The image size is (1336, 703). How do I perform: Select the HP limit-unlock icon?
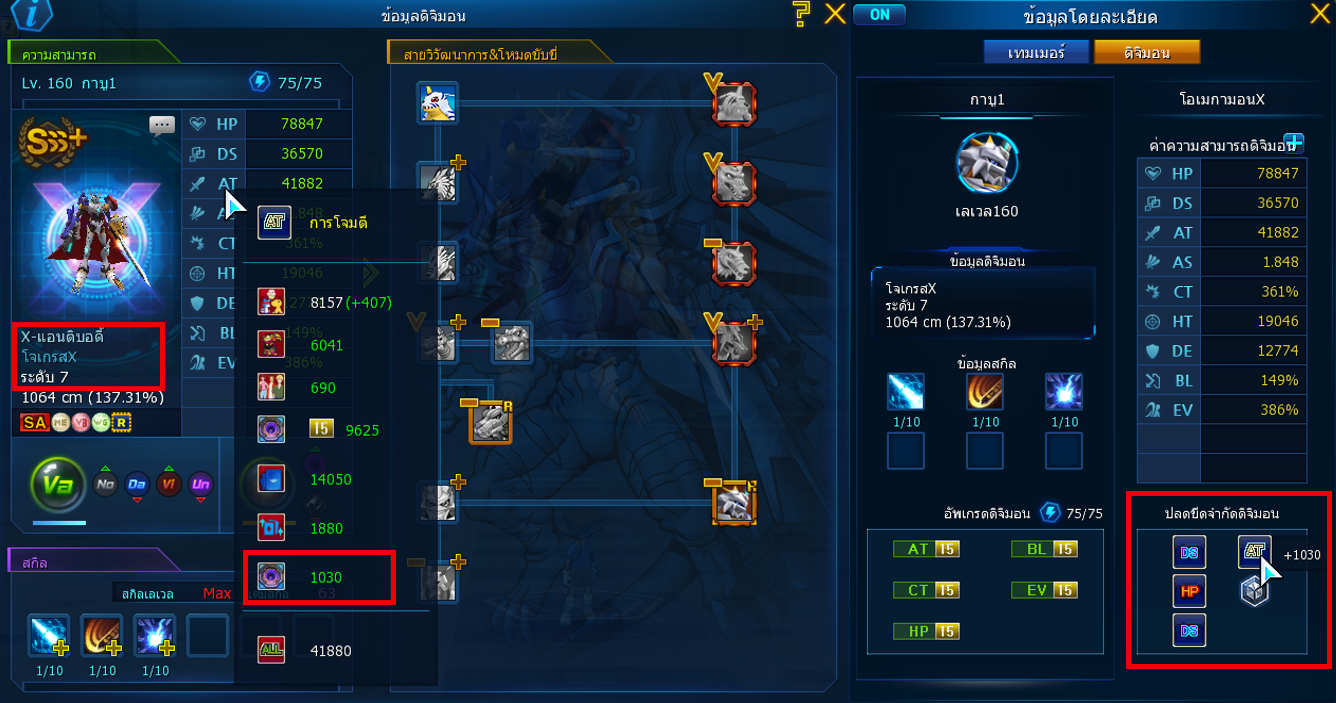coord(1189,591)
